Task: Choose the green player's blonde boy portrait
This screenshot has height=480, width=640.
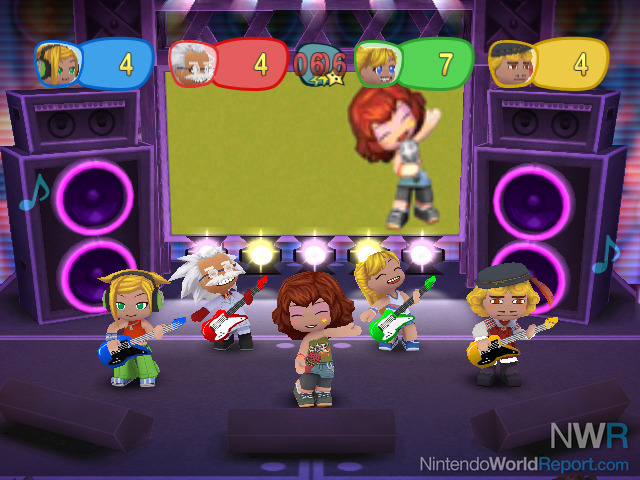Action: (x=376, y=63)
